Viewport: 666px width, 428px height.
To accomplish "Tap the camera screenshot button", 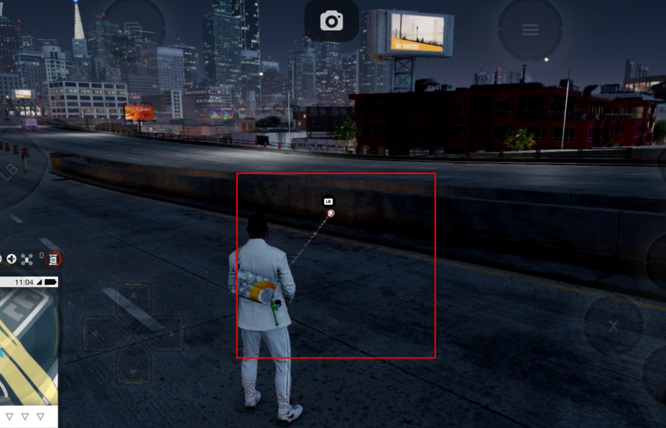I will pos(331,21).
